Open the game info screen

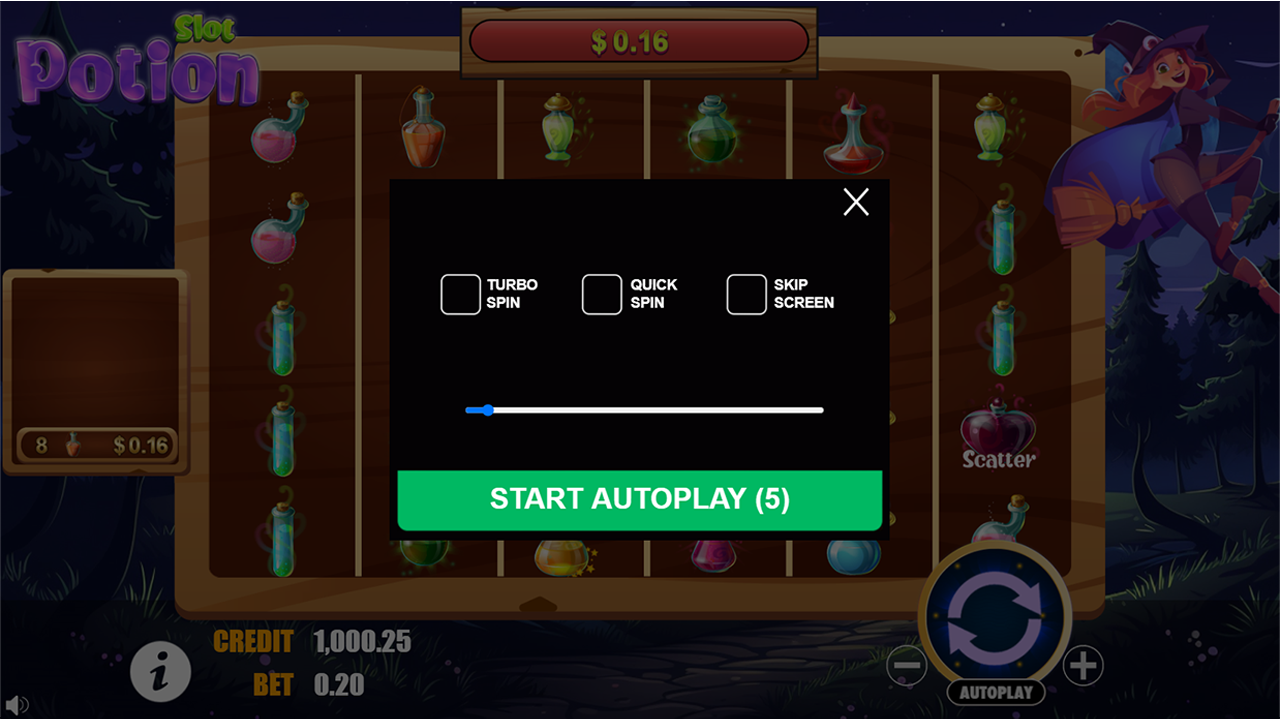(160, 671)
